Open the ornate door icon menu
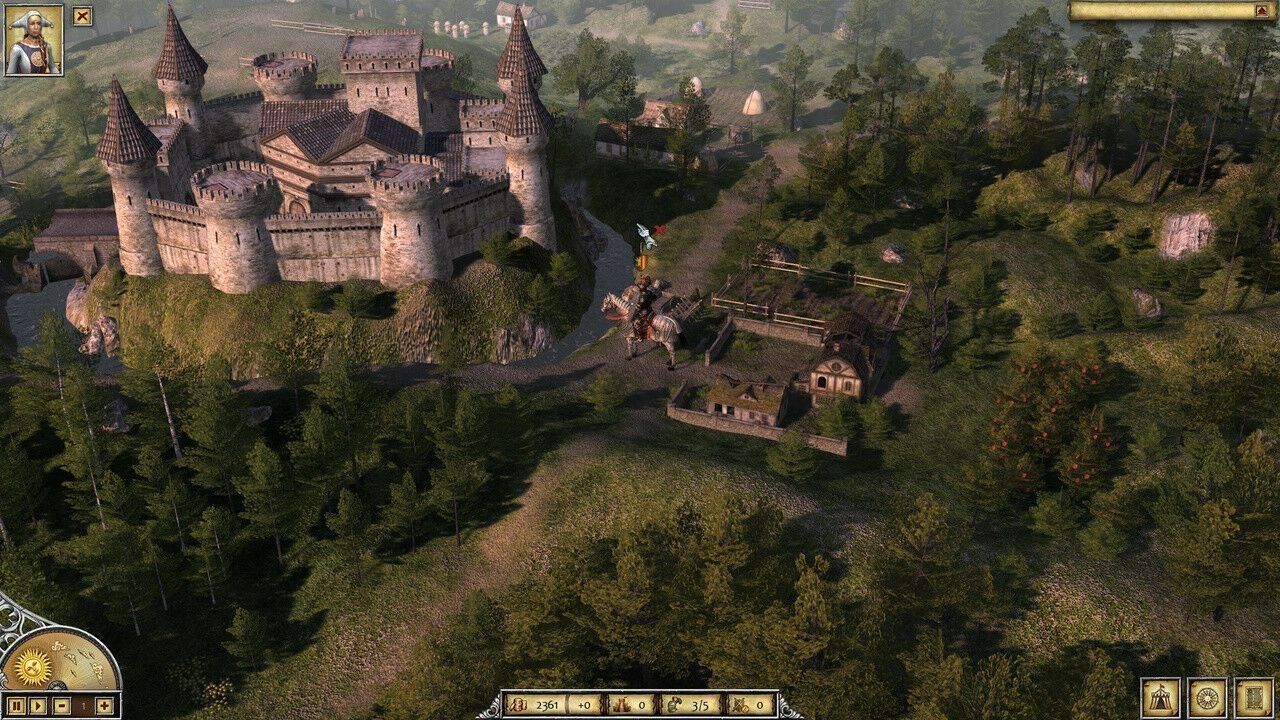 (1254, 698)
